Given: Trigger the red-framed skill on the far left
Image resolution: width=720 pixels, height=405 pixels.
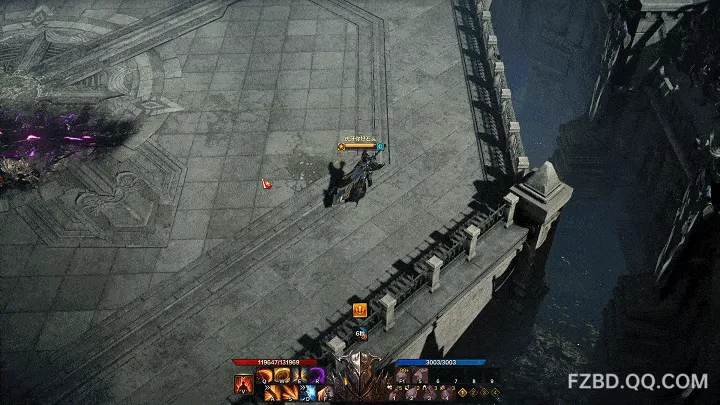Looking at the screenshot, I should coord(243,383).
